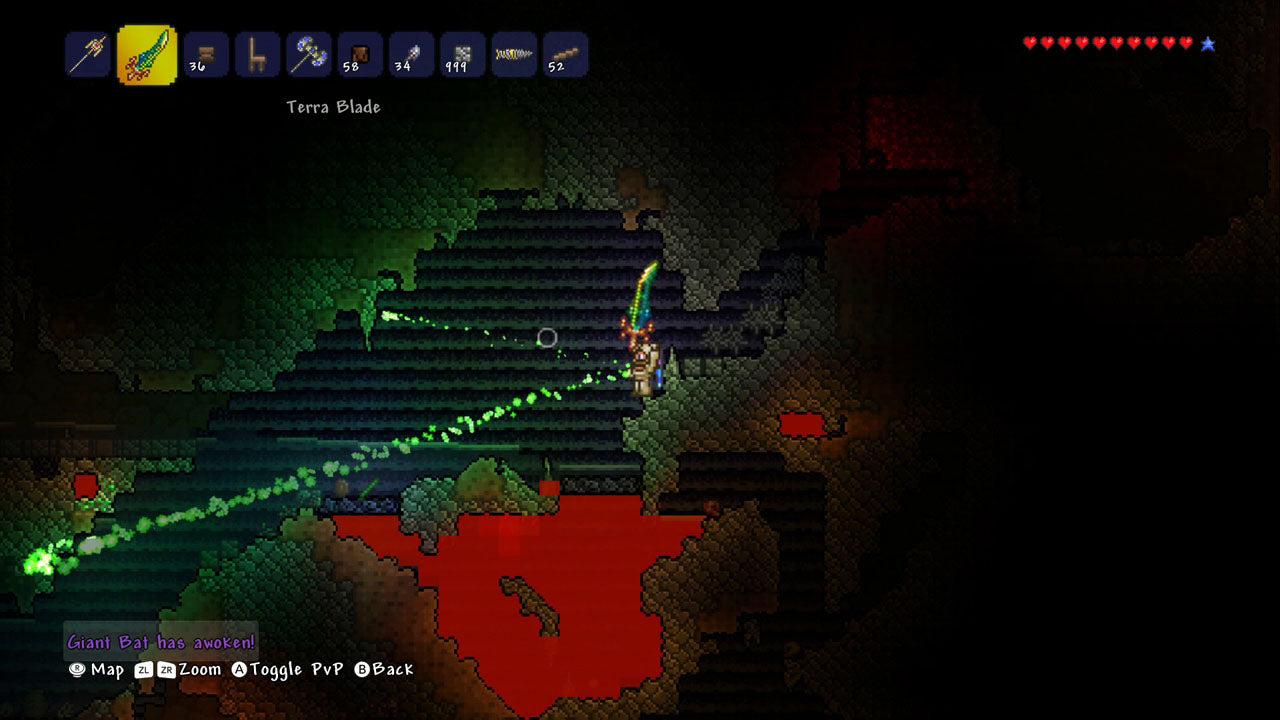Select the leather pouch item with count 58
The image size is (1280, 720).
click(x=360, y=55)
